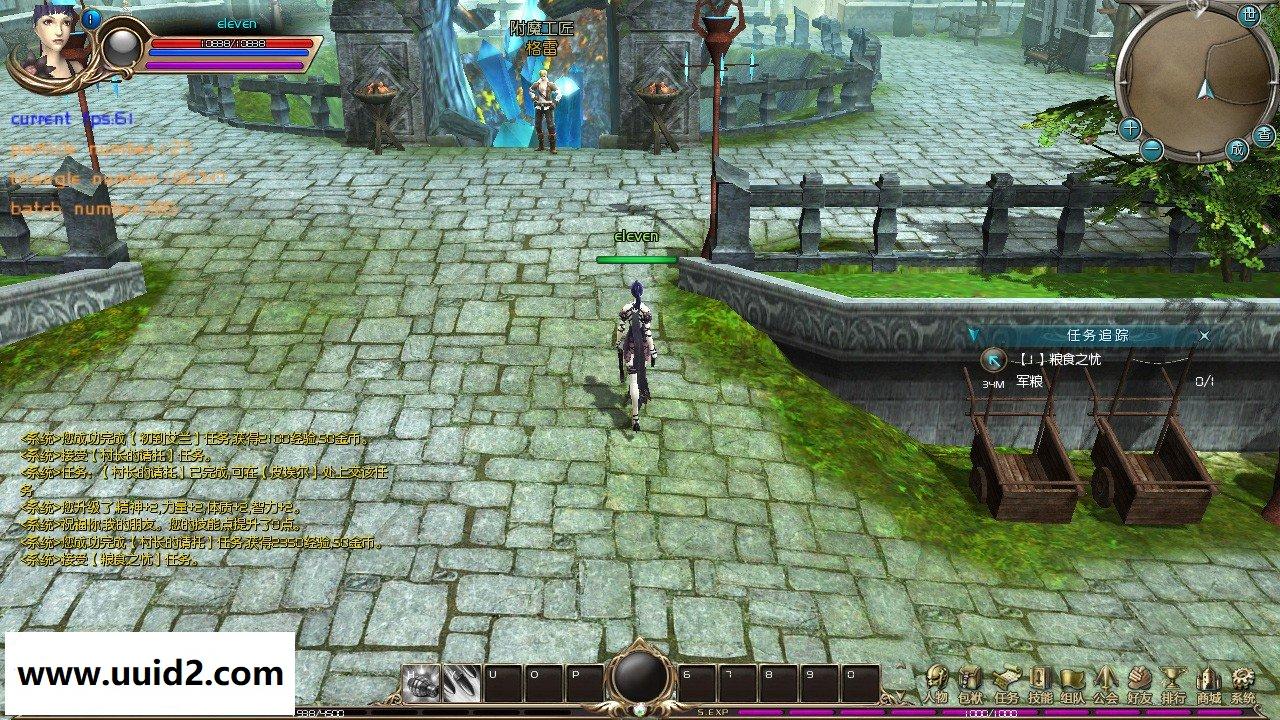Zoom in the minimap with the plus button
The width and height of the screenshot is (1280, 720).
click(1130, 127)
